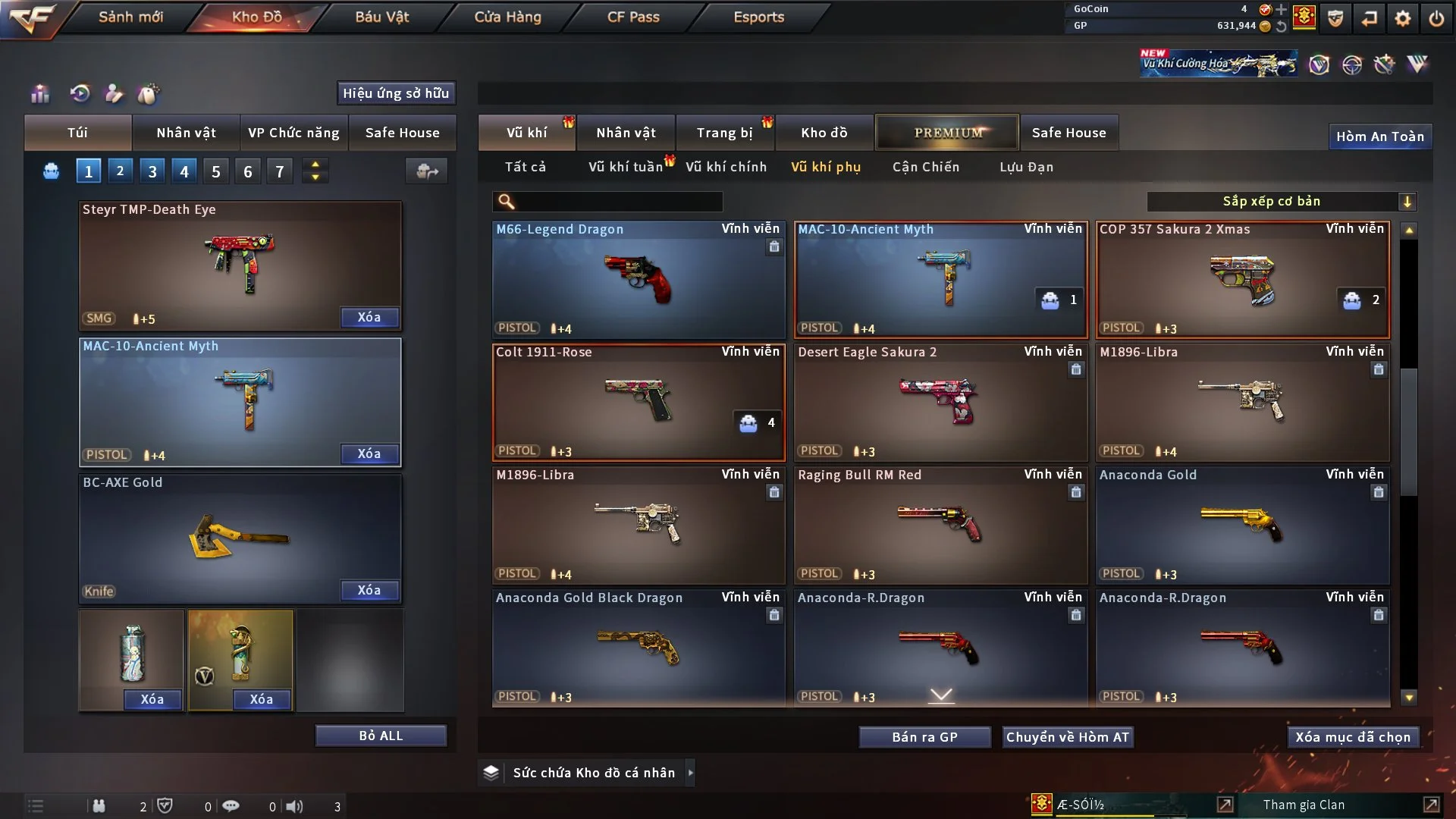Sell item with Bán ra GP
Screen dimensions: 1456x819
pyautogui.click(x=924, y=737)
